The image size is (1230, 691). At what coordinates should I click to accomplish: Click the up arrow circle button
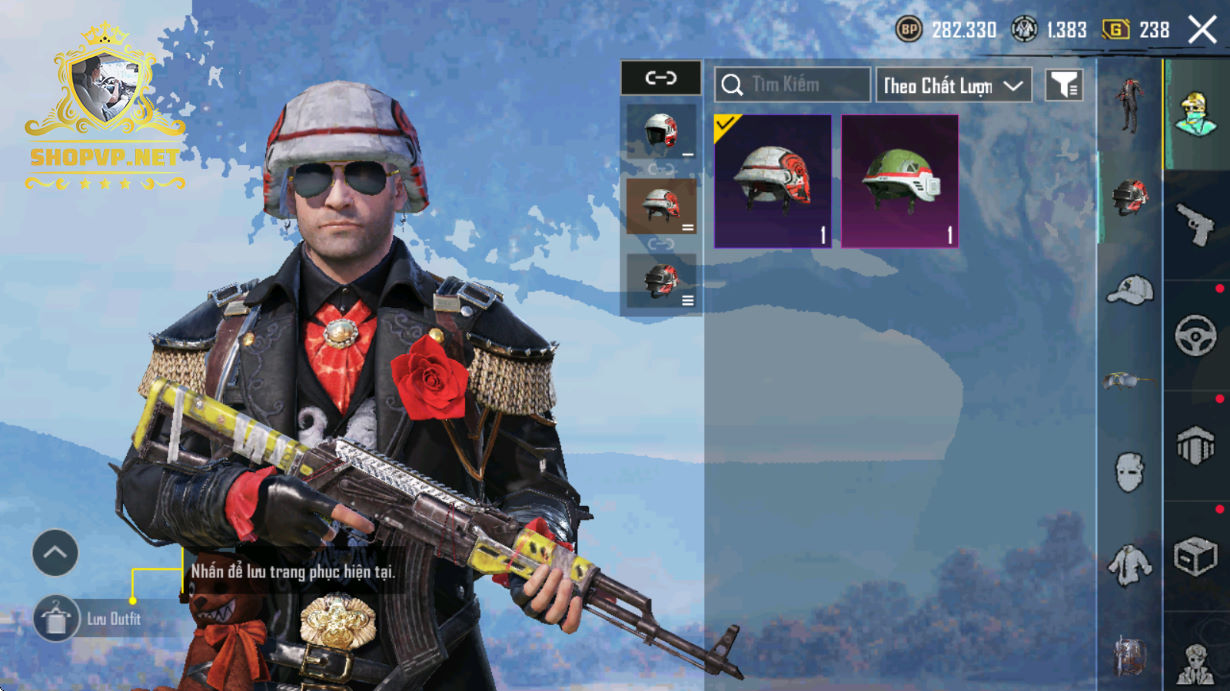coord(55,553)
